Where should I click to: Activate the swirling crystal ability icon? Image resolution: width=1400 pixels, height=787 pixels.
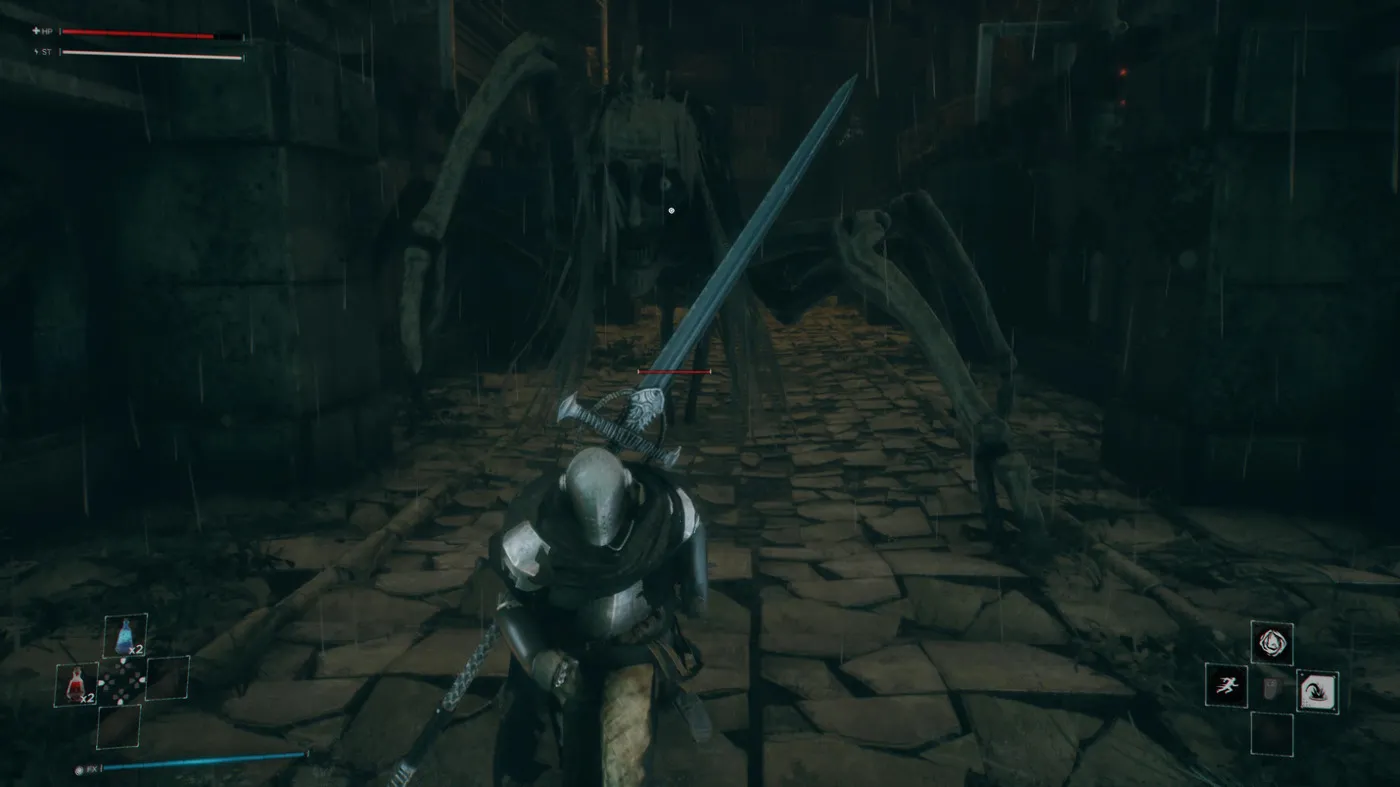1271,642
